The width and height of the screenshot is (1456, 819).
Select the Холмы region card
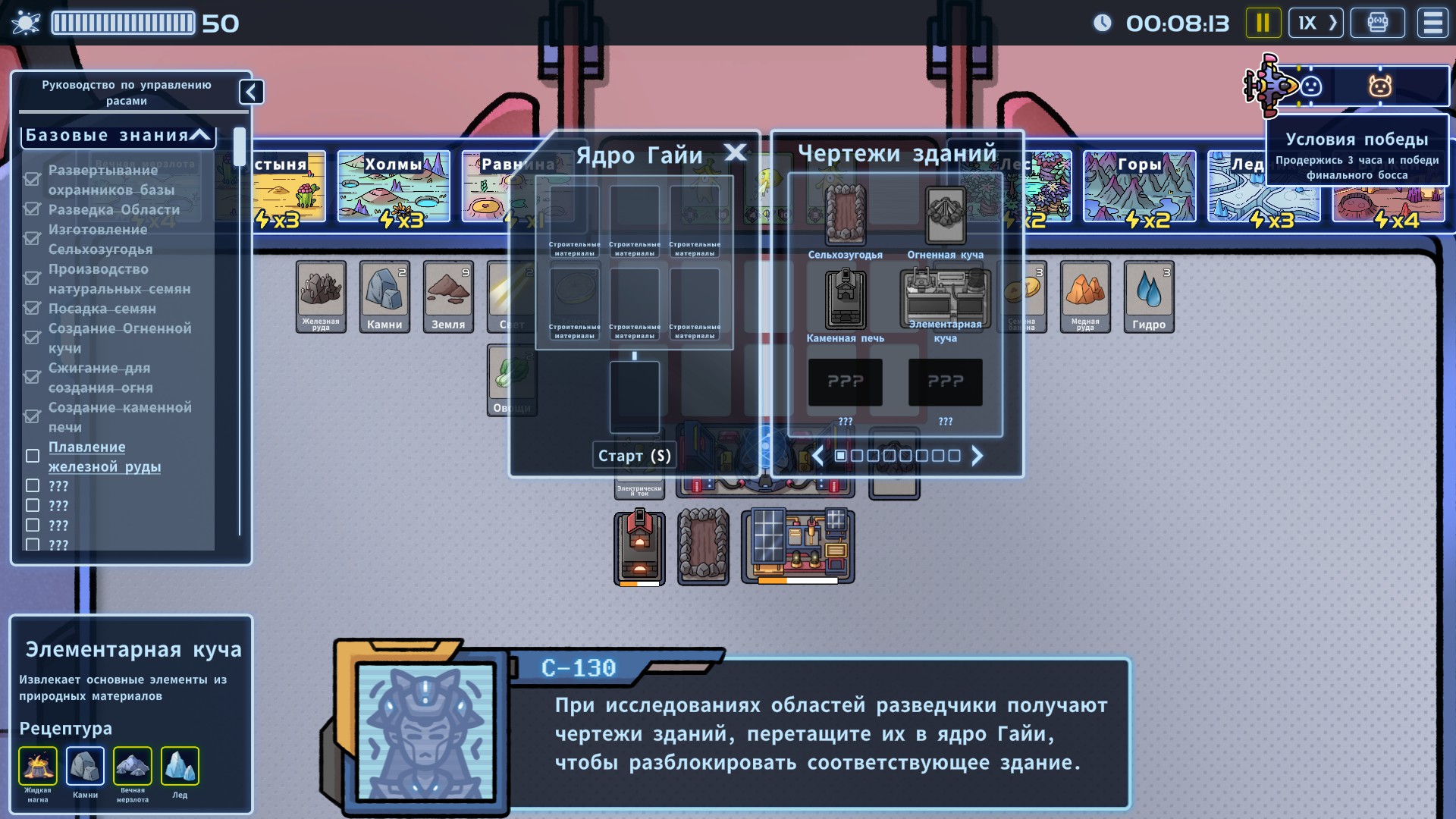pos(393,187)
